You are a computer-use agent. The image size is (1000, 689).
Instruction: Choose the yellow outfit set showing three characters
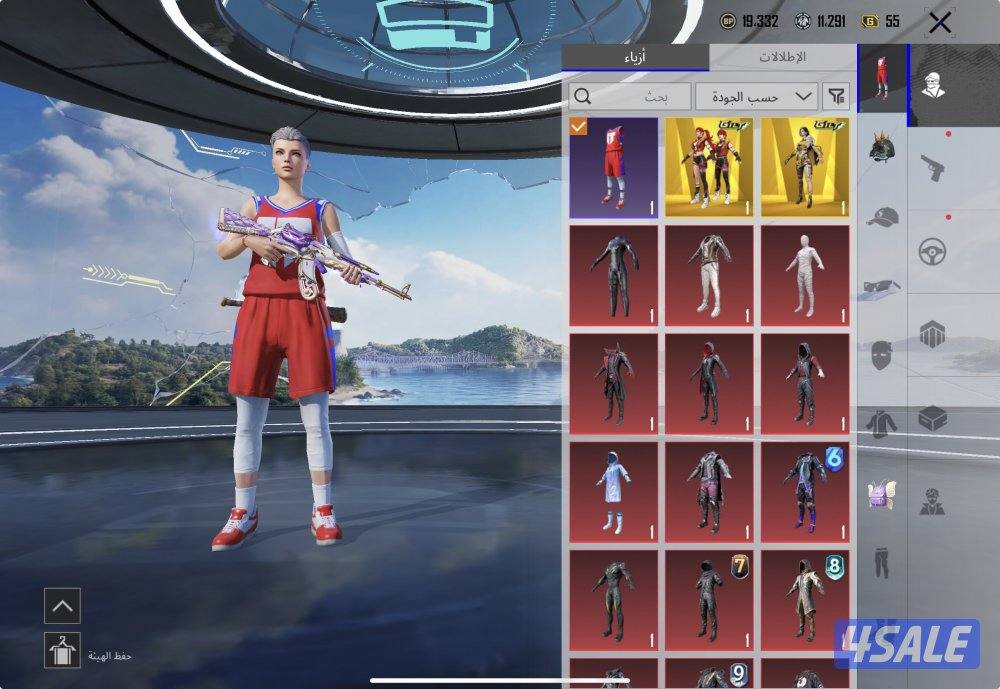709,167
